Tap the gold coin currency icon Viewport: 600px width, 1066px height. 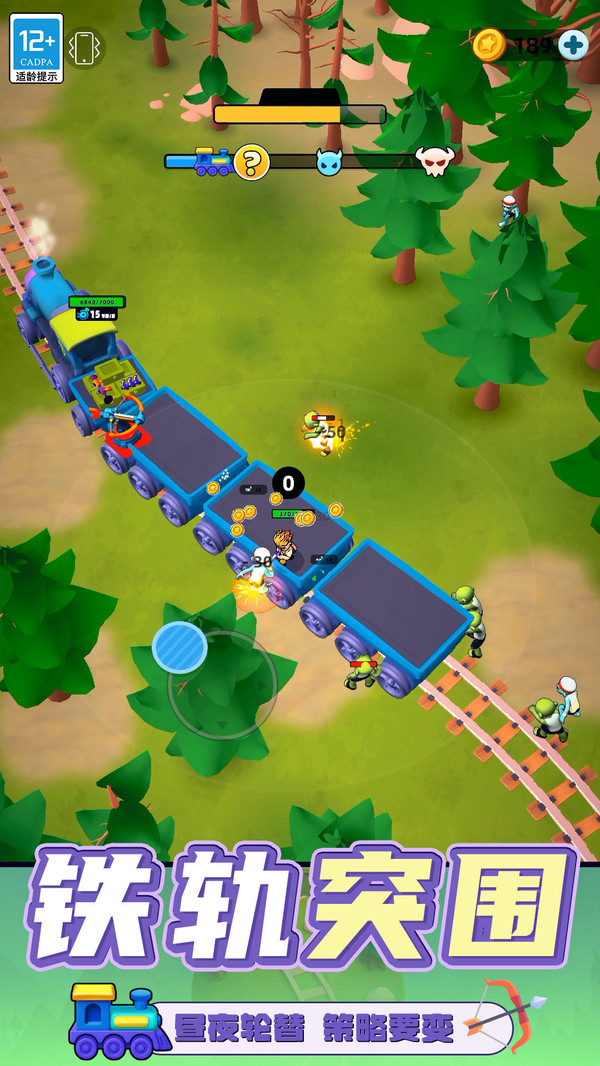click(488, 44)
